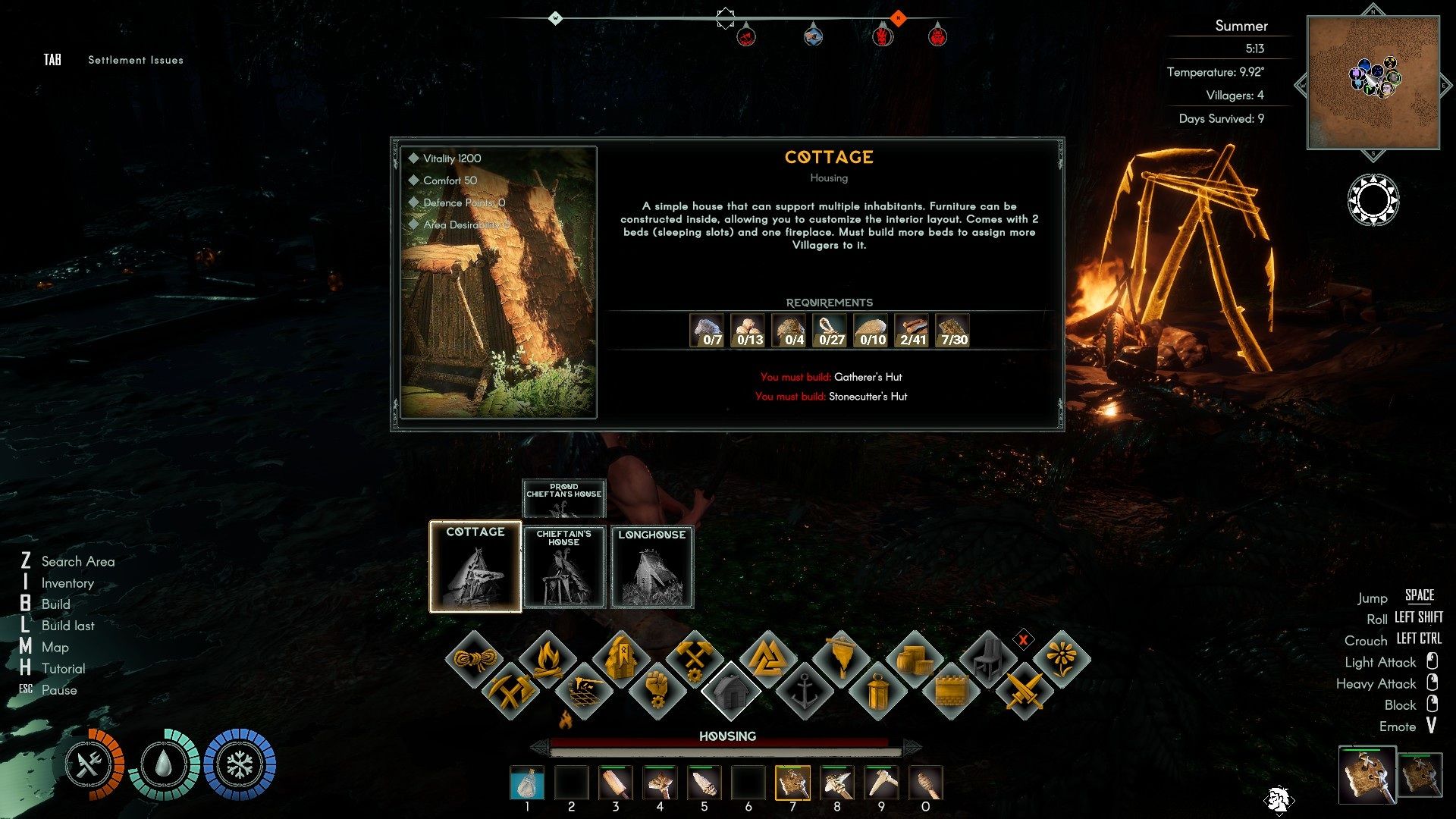Select the interlocked triangles build category
The image size is (1456, 819).
pyautogui.click(x=767, y=657)
